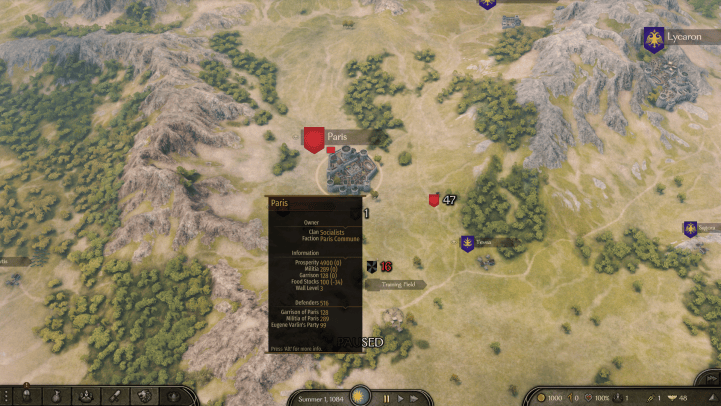Pause the campaign time
721x406 pixels.
(x=386, y=399)
